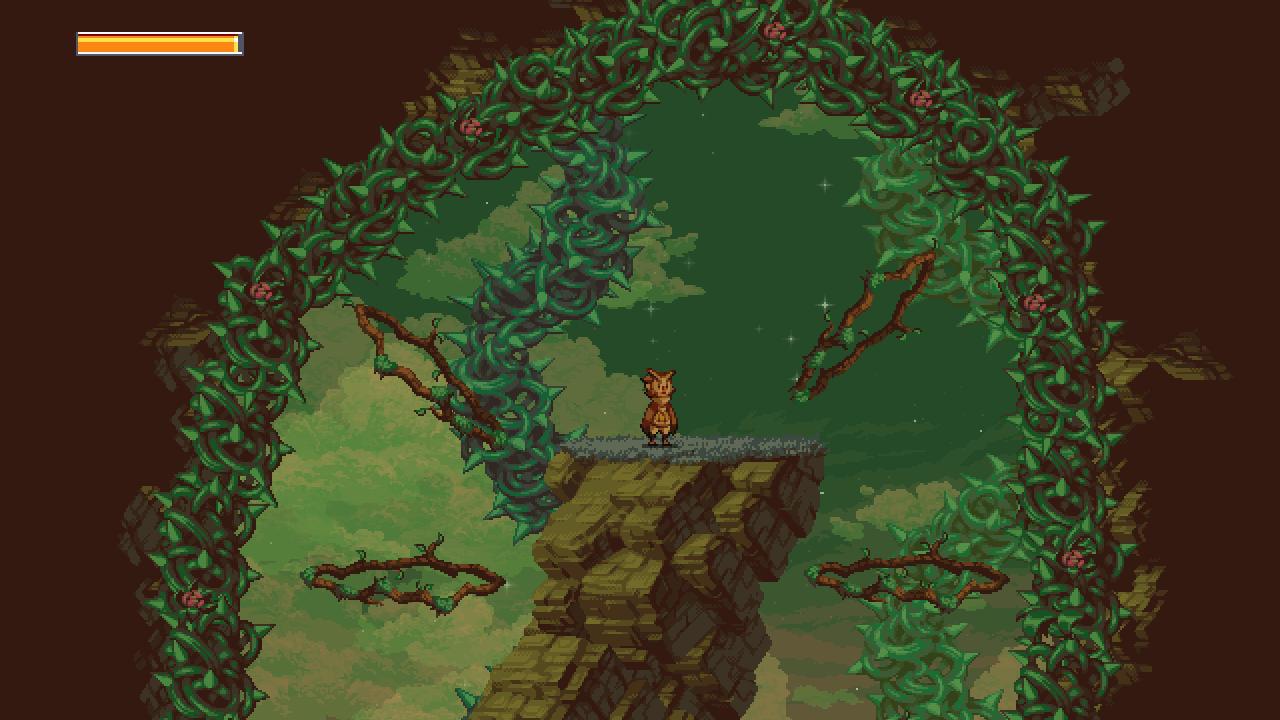Click the bright star in the night sky

pos(825,183)
